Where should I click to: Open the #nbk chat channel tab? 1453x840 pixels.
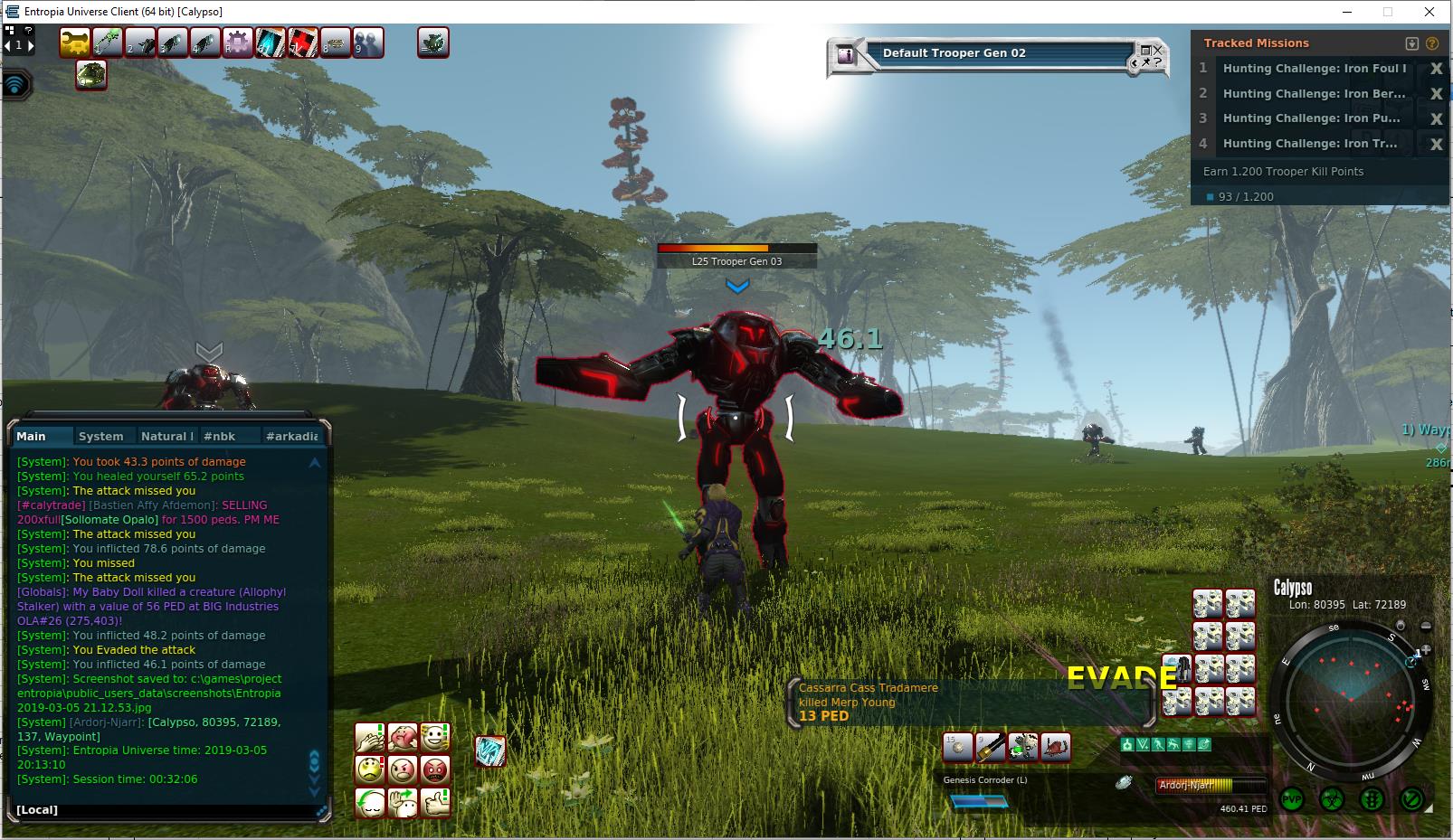tap(219, 436)
